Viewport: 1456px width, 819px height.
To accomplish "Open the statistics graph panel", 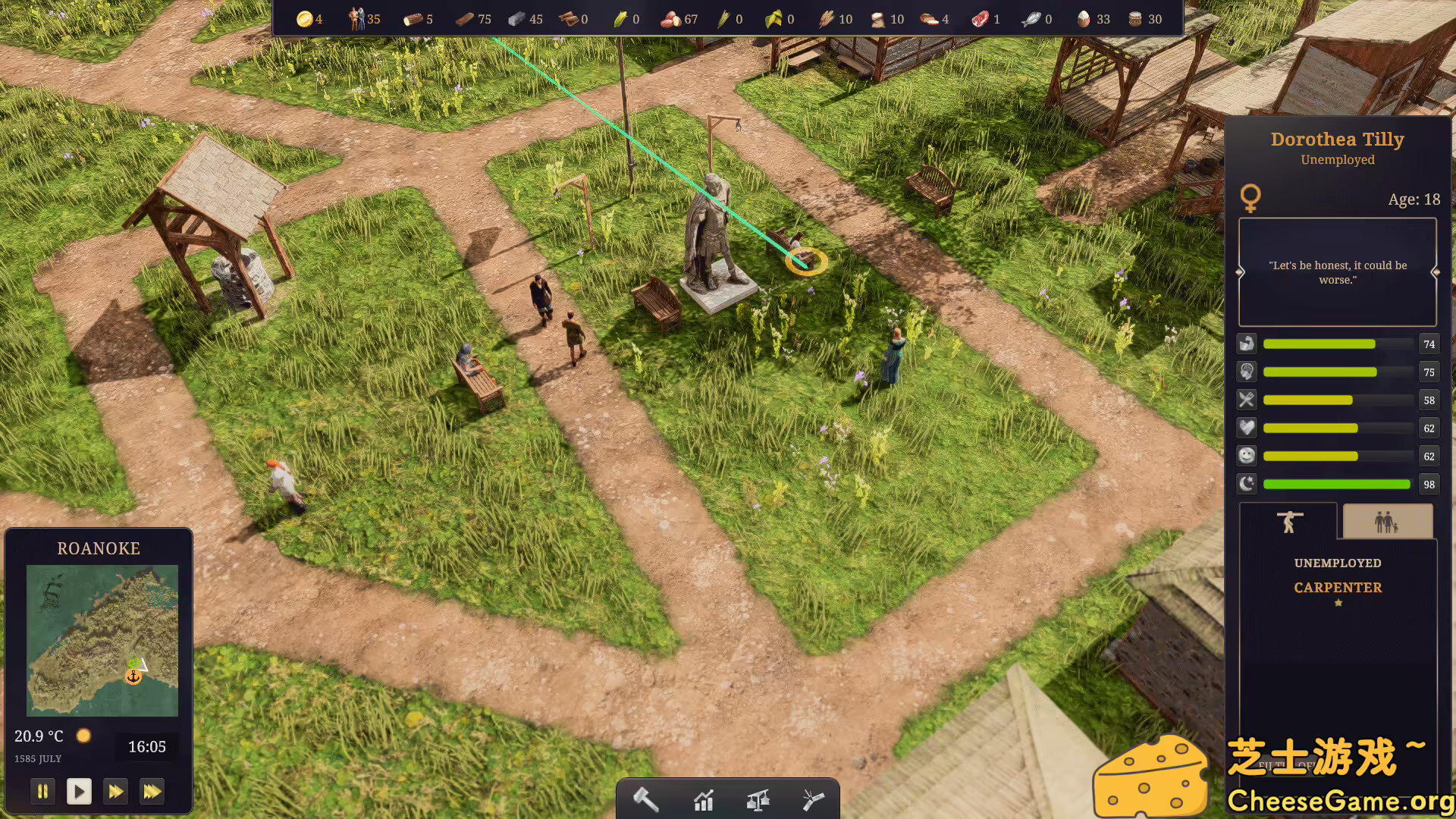I will [703, 799].
